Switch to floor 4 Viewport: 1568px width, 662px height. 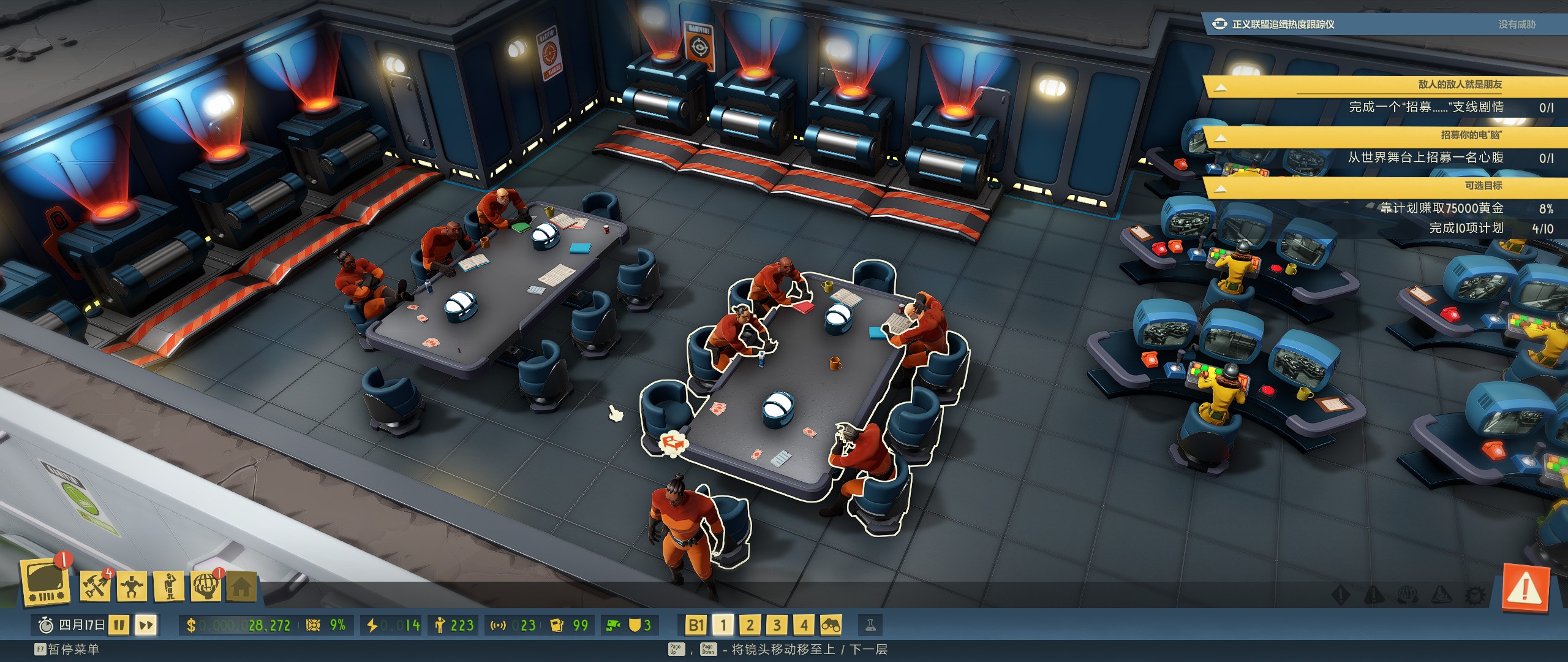point(804,625)
